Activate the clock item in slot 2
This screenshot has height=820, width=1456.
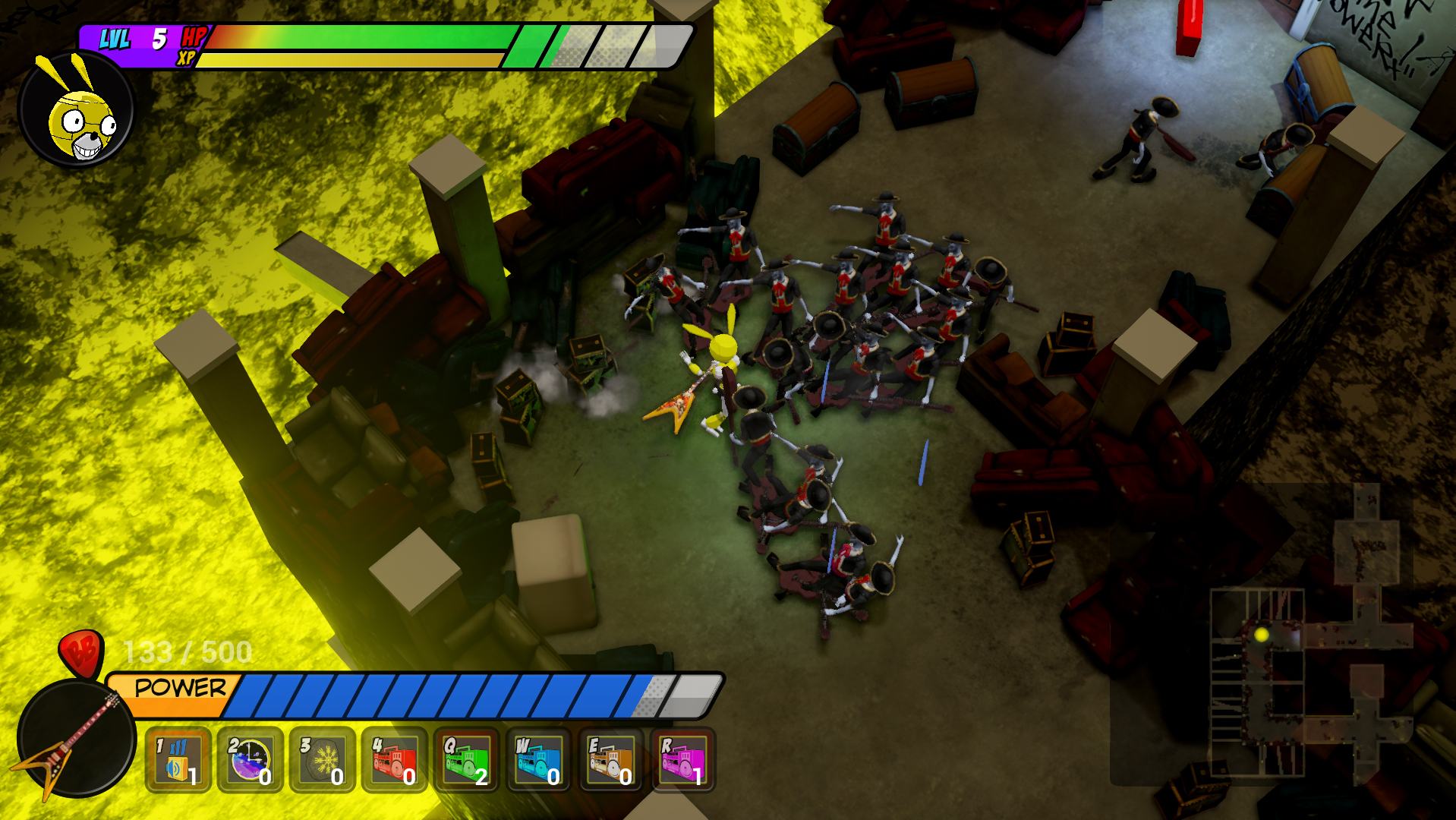point(251,760)
